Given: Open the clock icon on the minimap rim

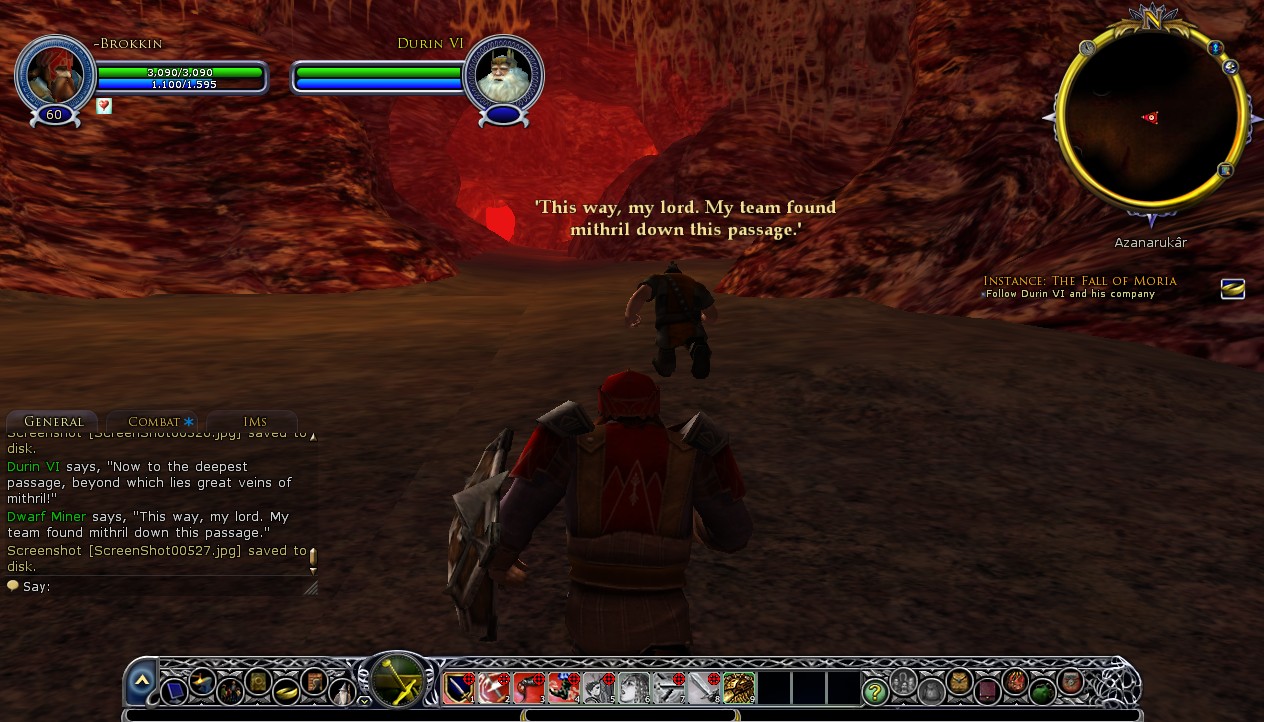Looking at the screenshot, I should coord(1087,47).
